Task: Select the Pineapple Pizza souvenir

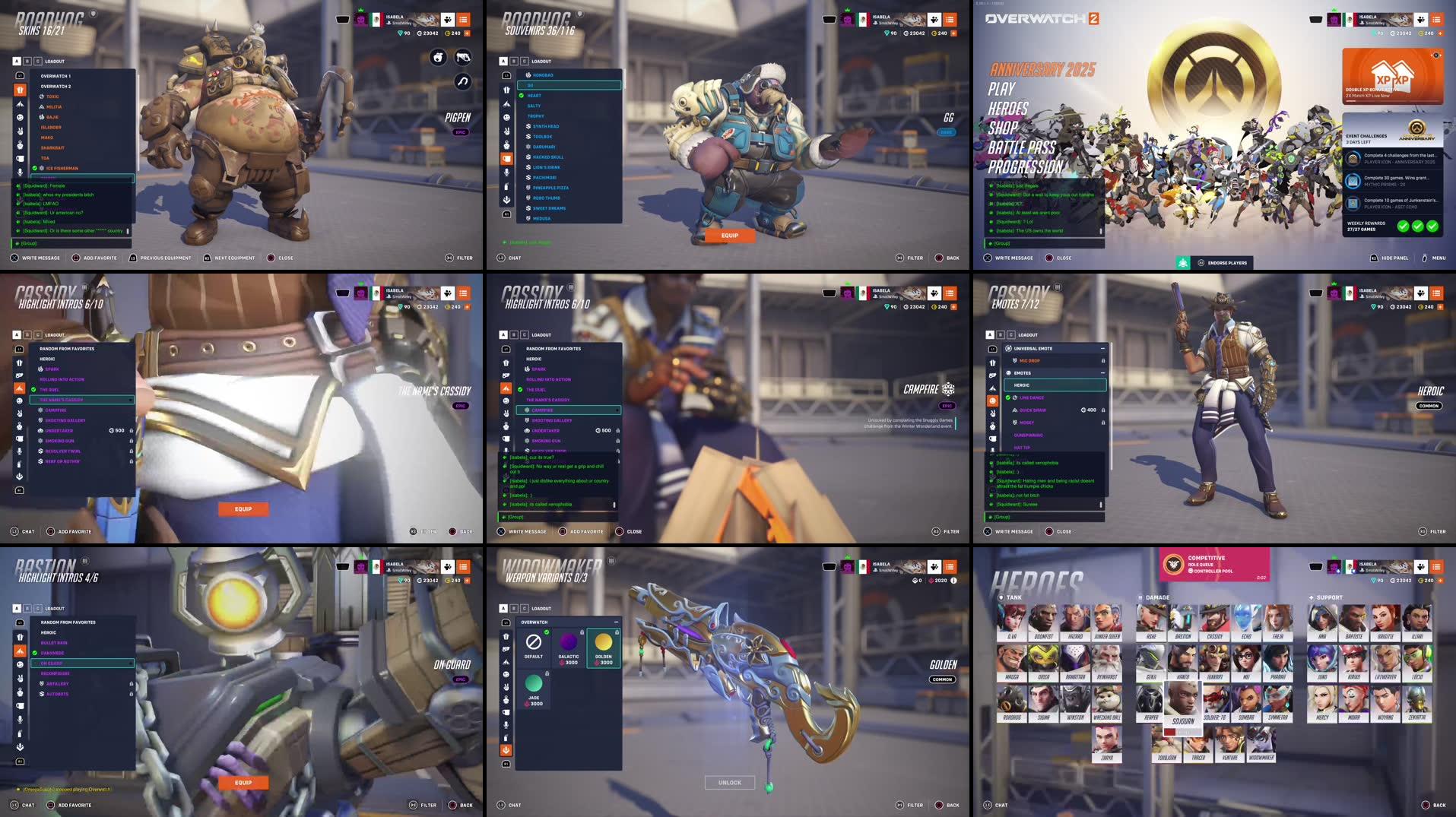Action: coord(550,188)
